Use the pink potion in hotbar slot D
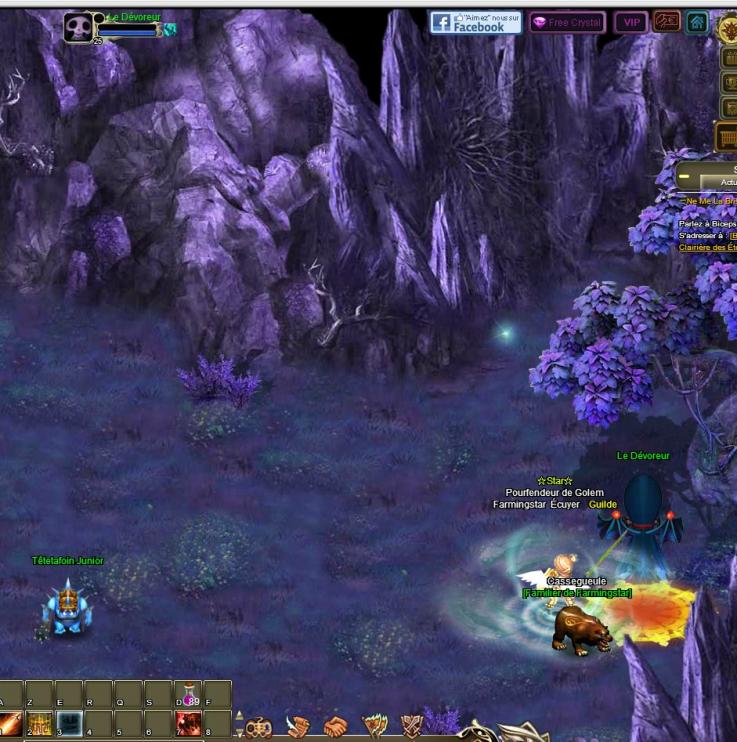Viewport: 737px width, 742px height. point(188,695)
